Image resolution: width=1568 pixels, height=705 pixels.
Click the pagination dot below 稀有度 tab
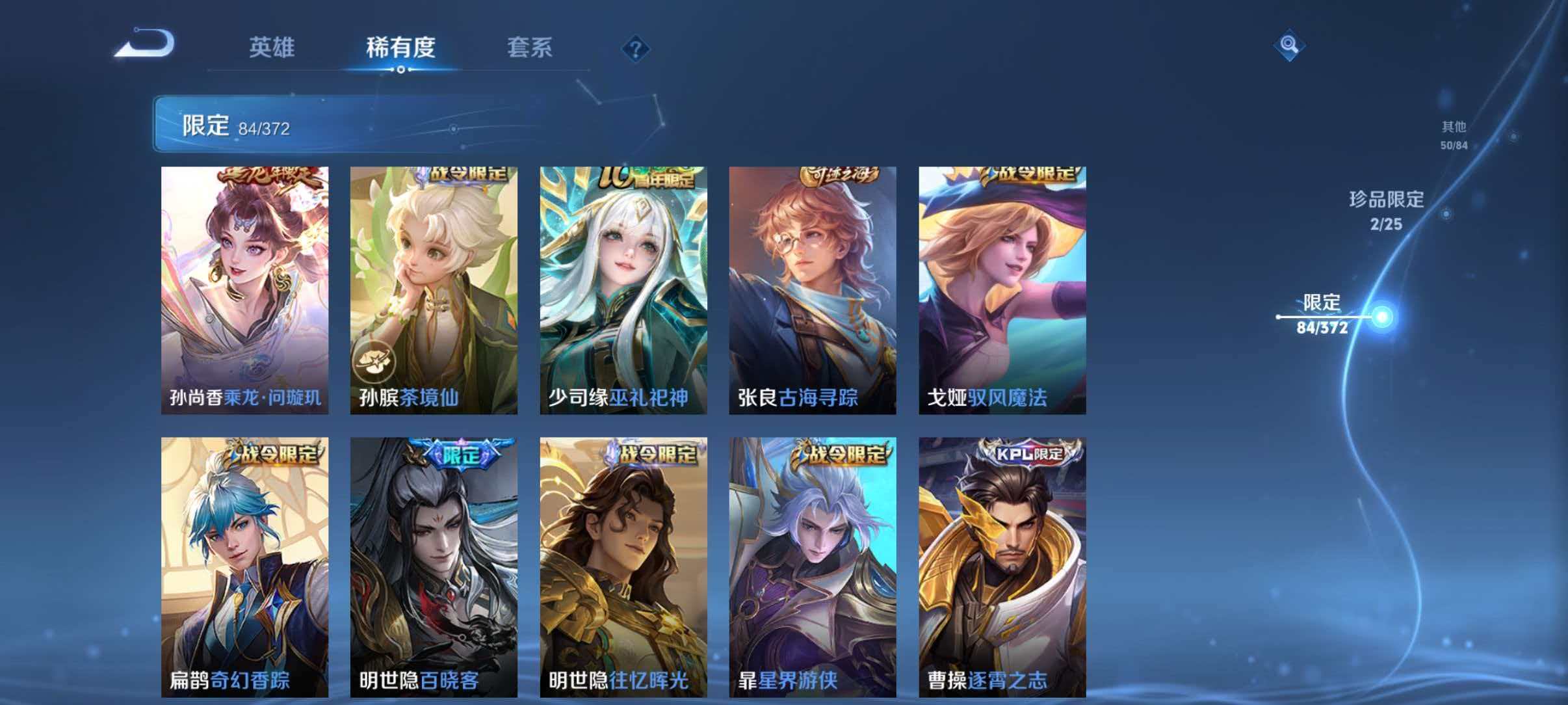pos(400,68)
